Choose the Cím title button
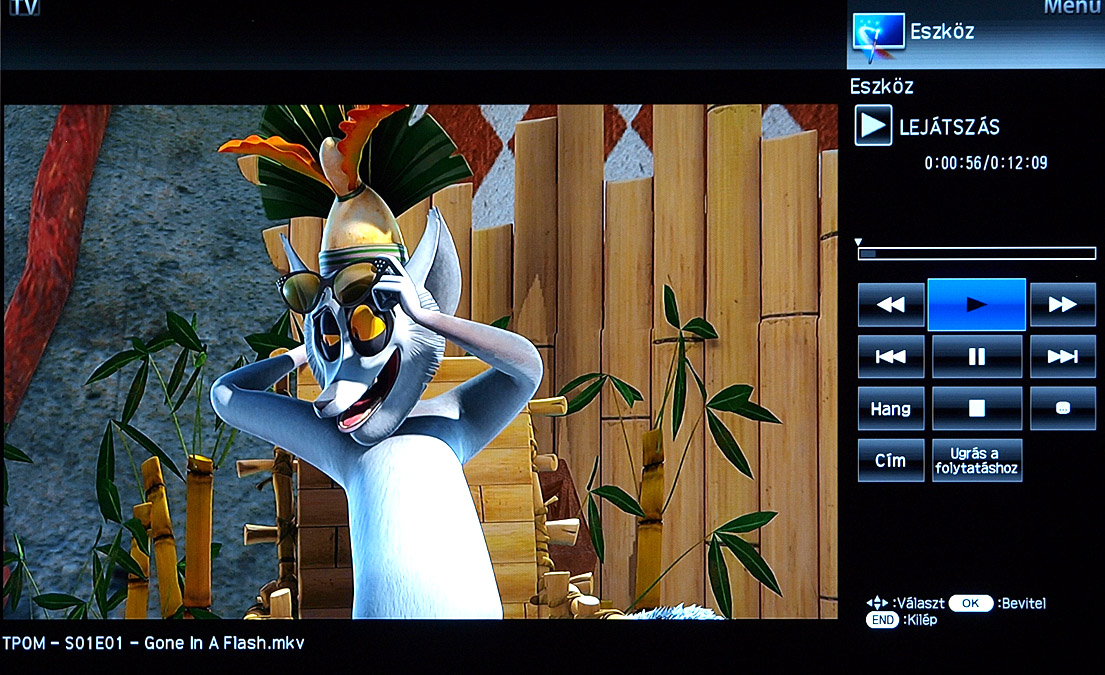The image size is (1105, 675). click(890, 460)
